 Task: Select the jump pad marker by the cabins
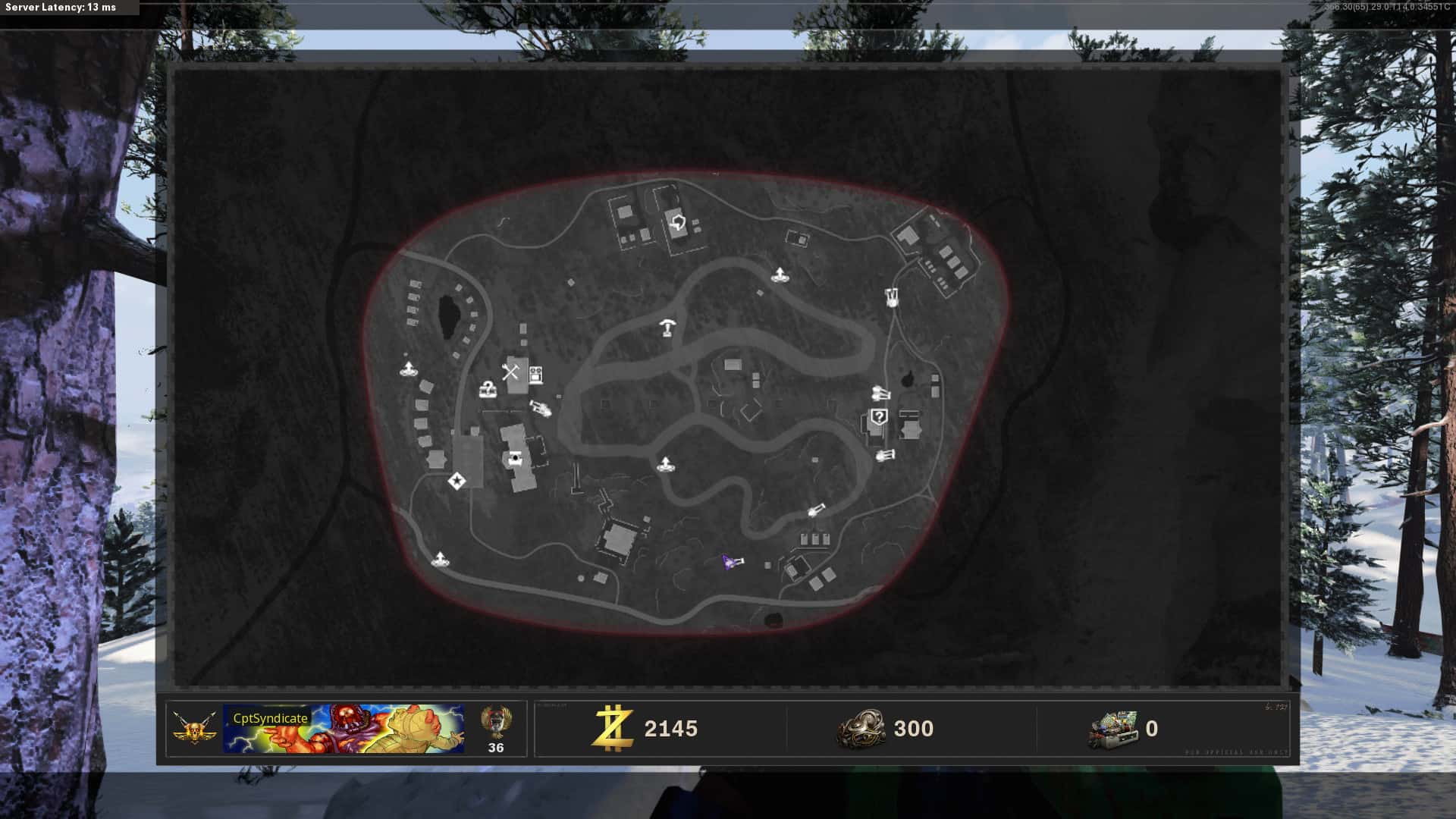[x=409, y=370]
